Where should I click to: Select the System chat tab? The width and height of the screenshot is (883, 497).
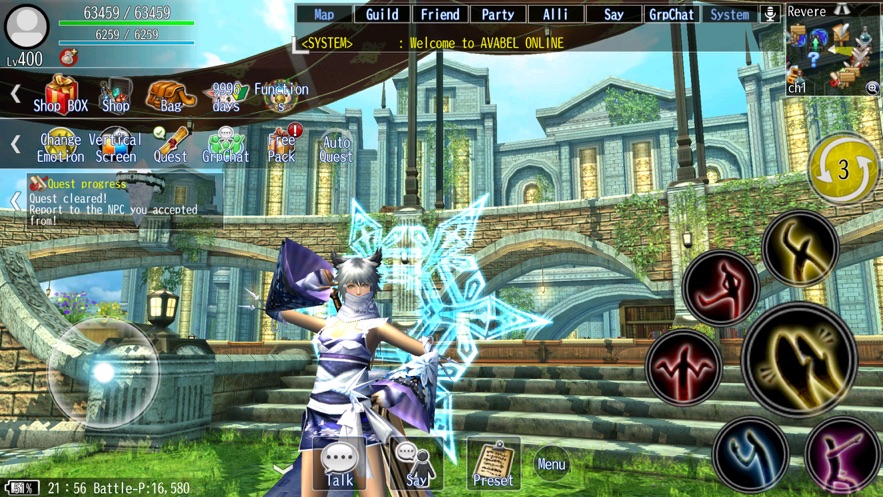729,14
